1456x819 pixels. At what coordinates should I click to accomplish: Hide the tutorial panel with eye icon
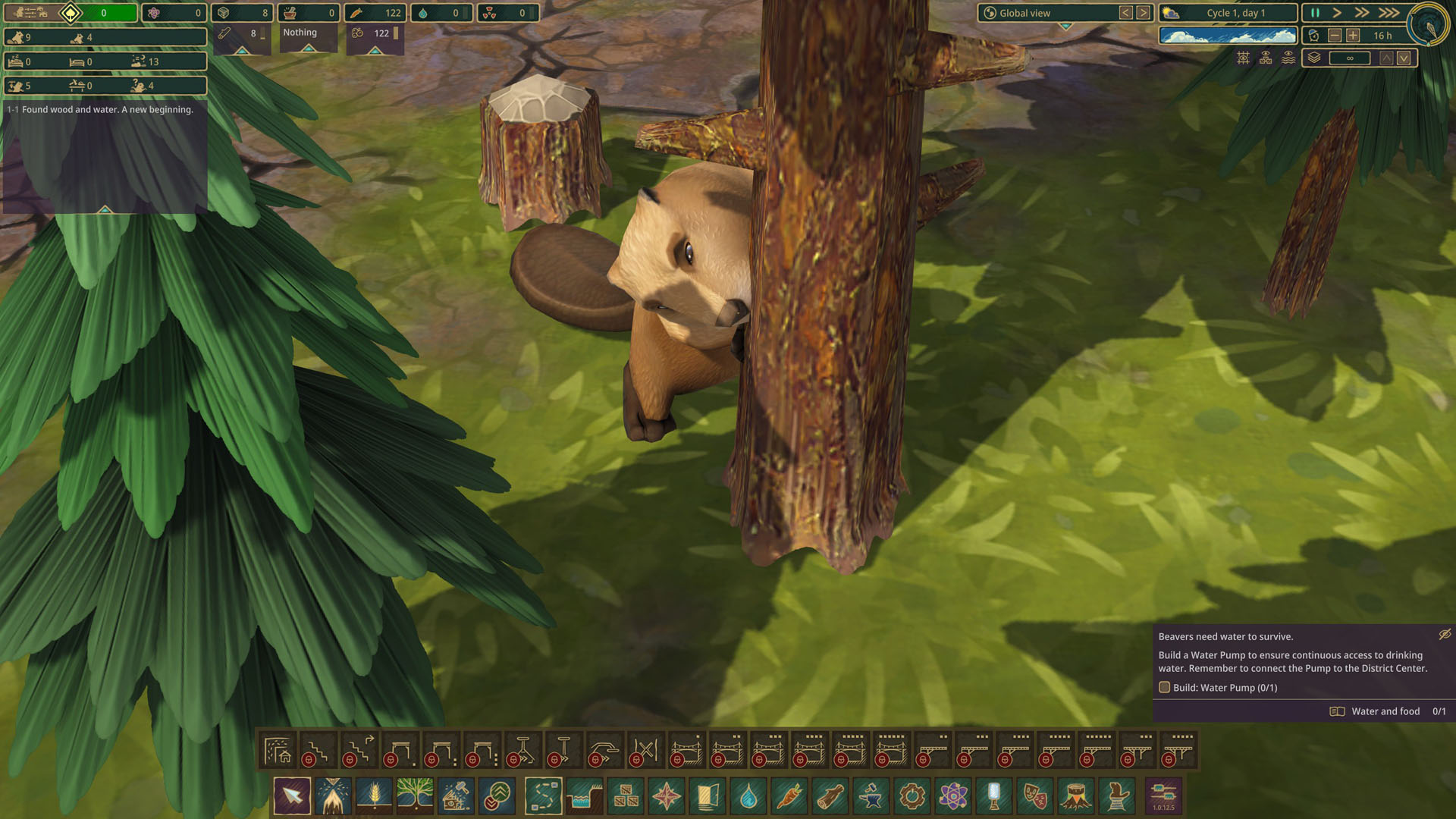(1445, 634)
